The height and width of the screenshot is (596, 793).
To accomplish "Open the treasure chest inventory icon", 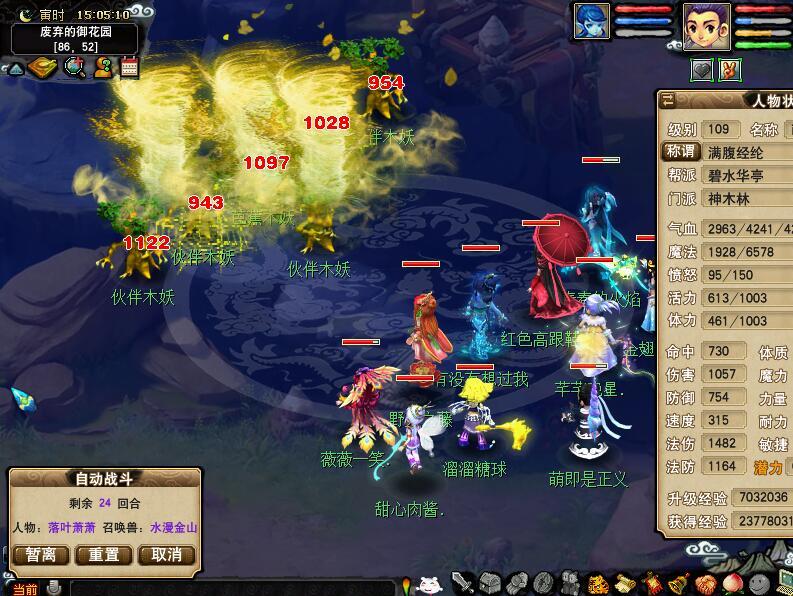I will coord(489,583).
